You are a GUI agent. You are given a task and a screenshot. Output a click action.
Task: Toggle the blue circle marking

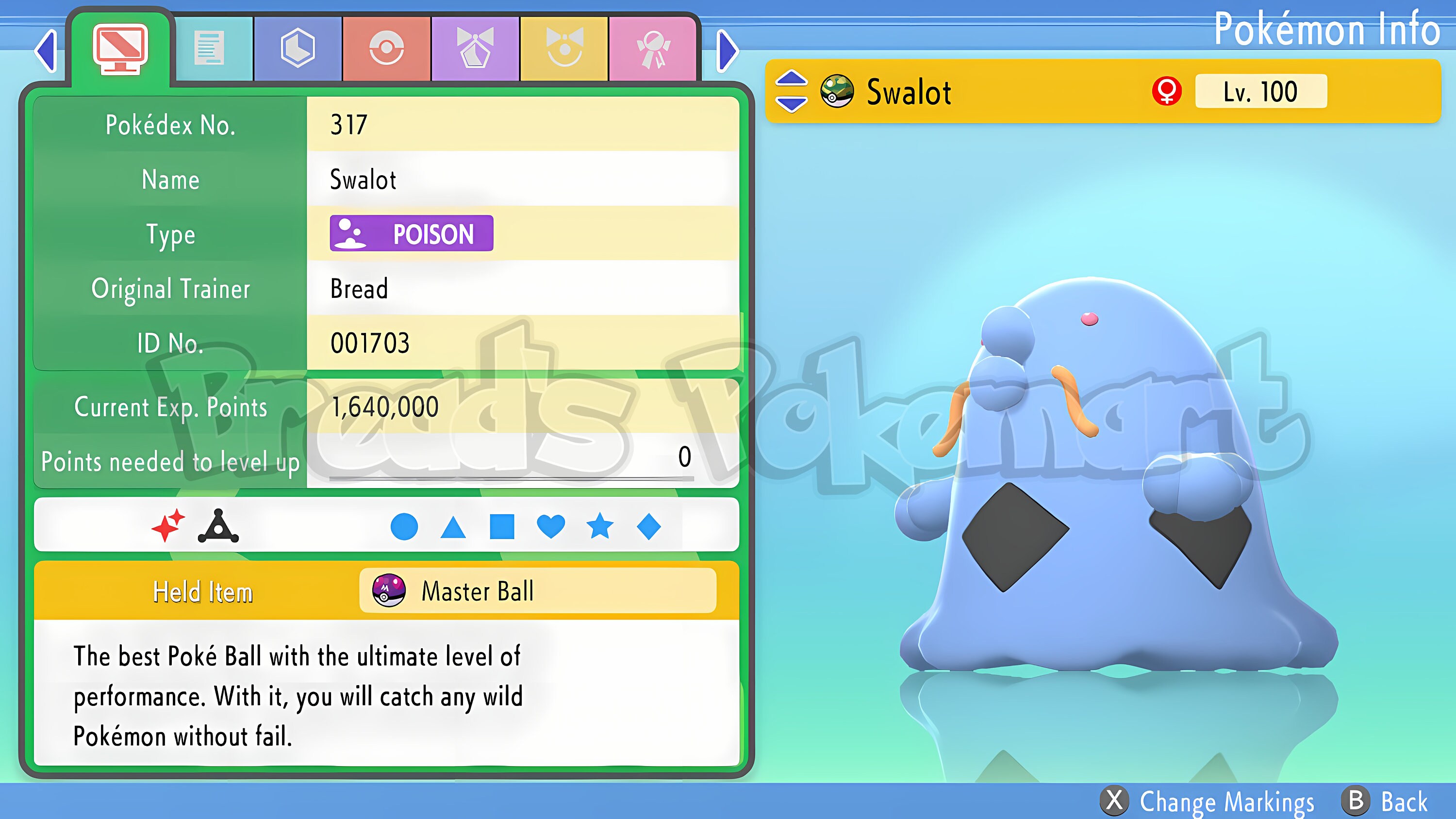point(404,527)
